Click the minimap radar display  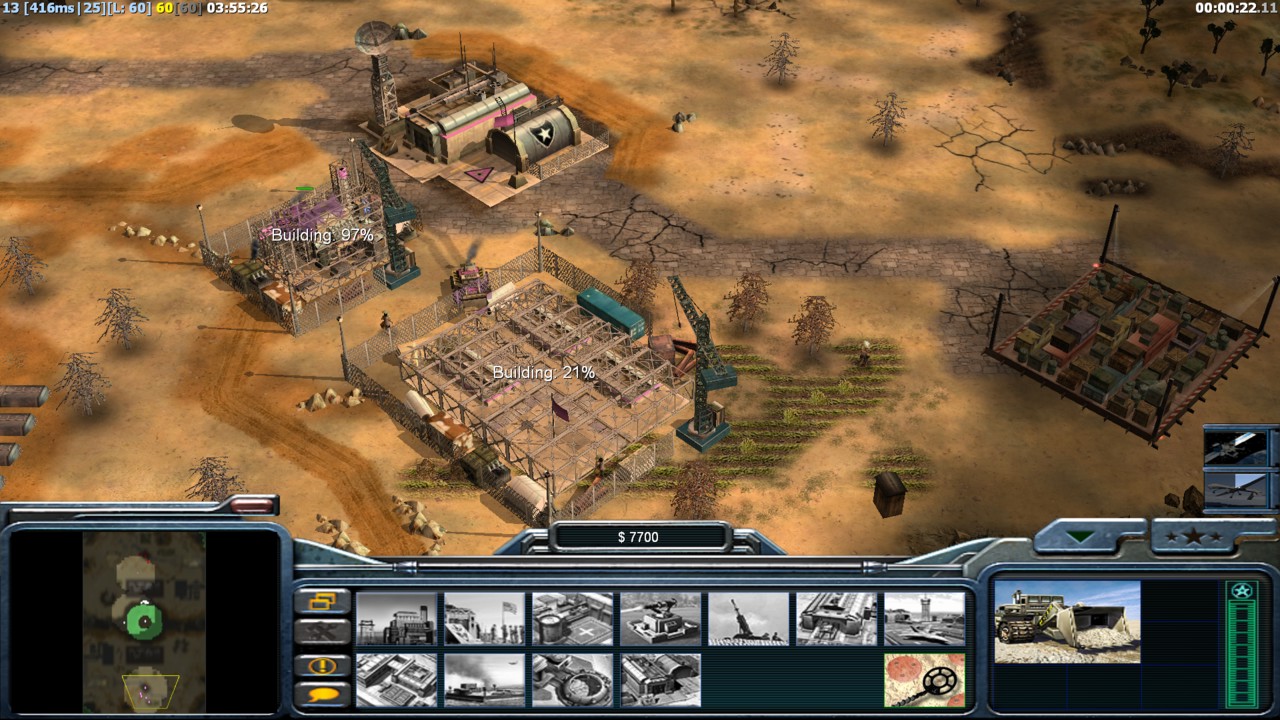tap(144, 622)
